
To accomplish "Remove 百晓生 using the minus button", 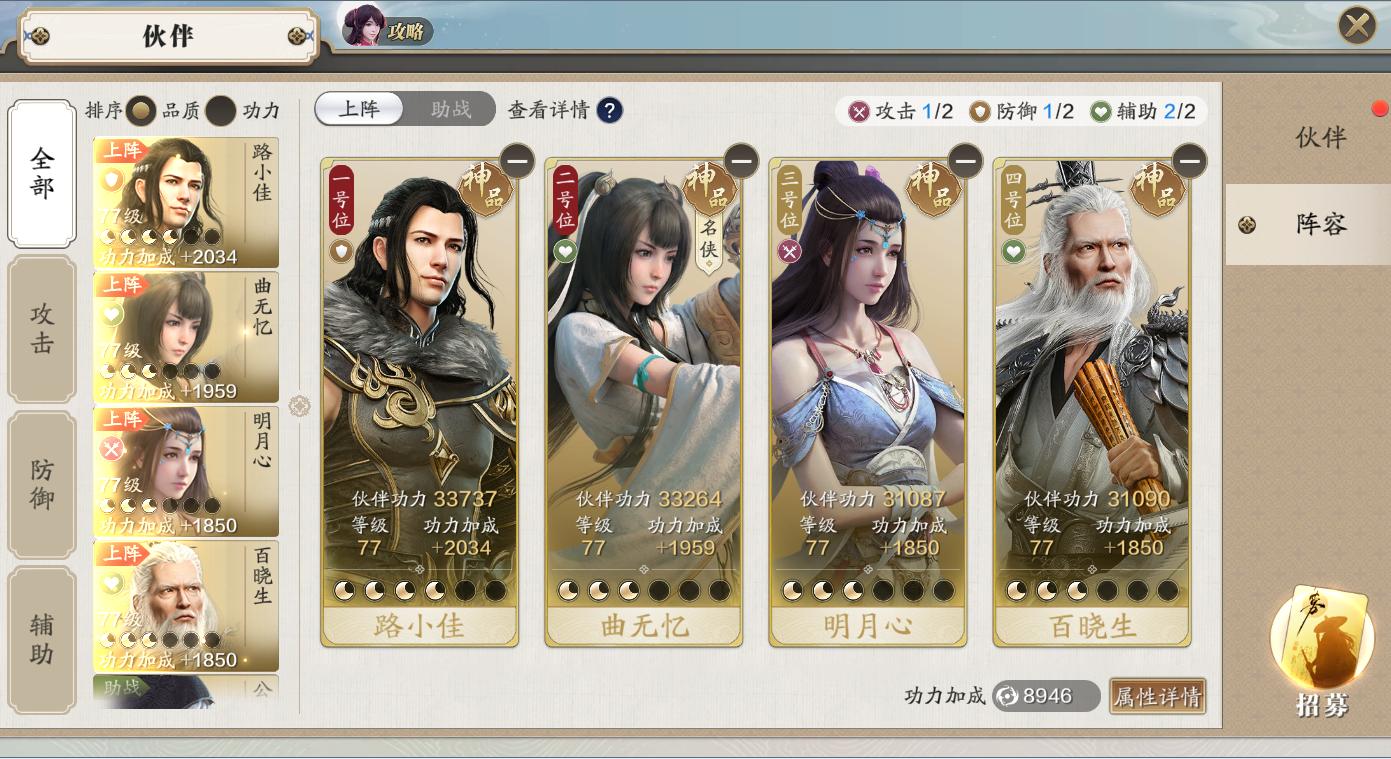I will click(1189, 161).
